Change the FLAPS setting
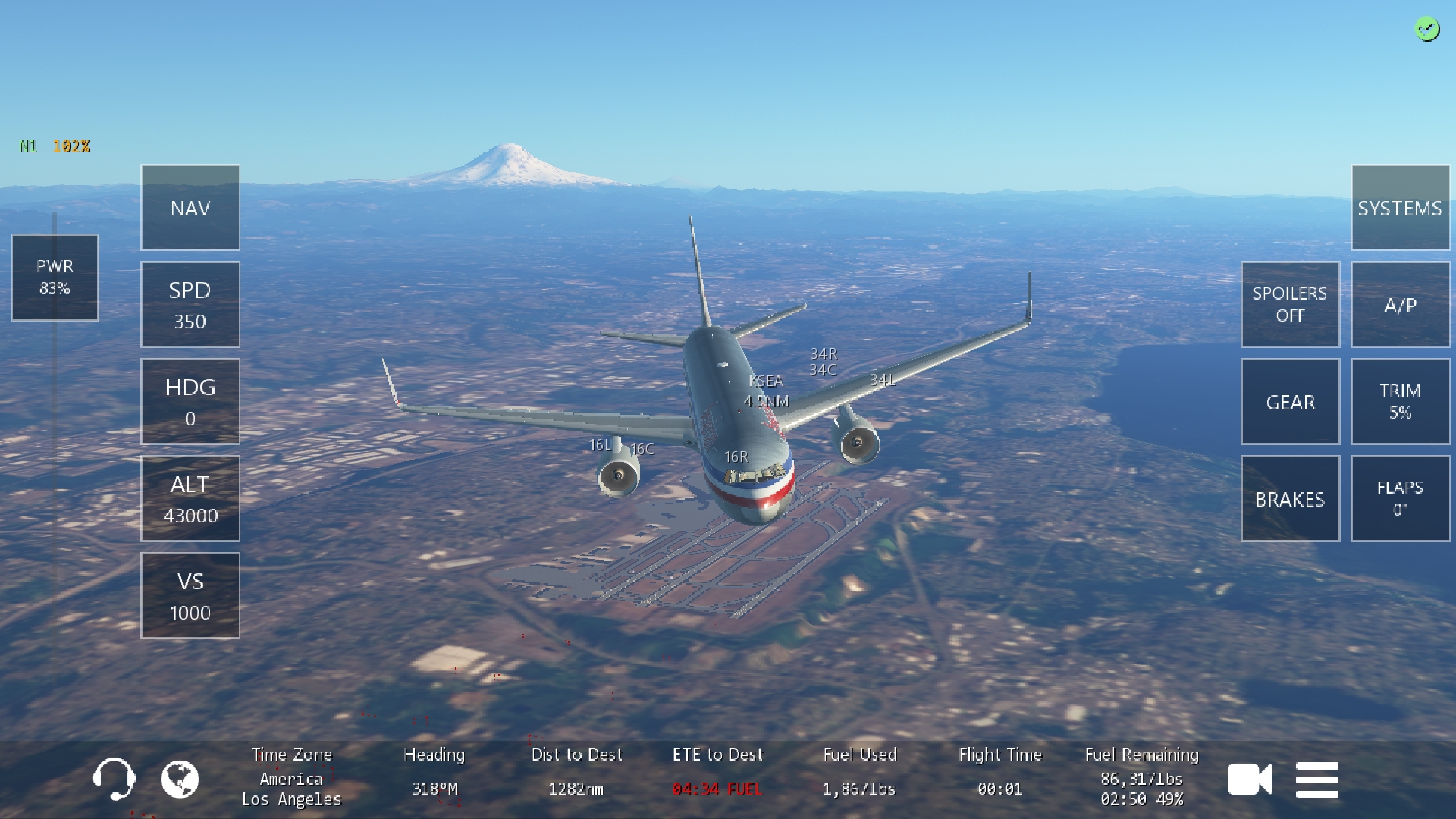This screenshot has height=819, width=1456. pos(1400,499)
